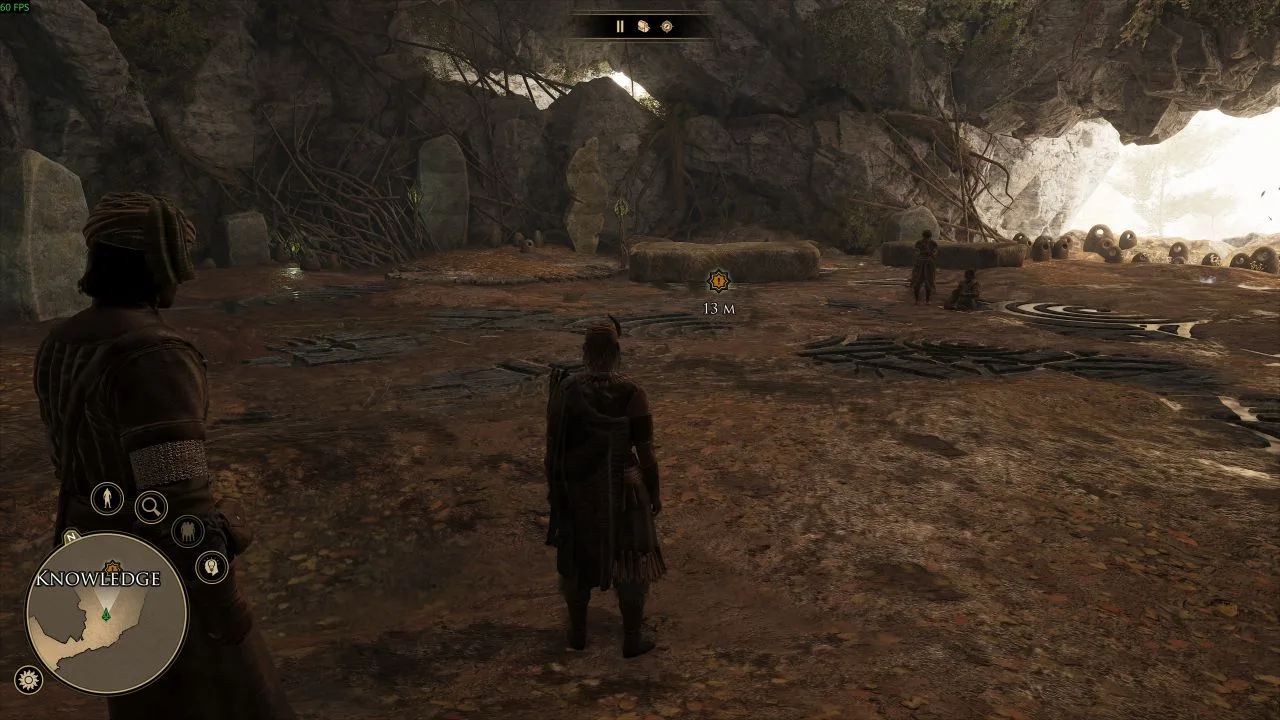The height and width of the screenshot is (720, 1280).
Task: Activate the magnifying glass search icon
Action: click(x=151, y=508)
